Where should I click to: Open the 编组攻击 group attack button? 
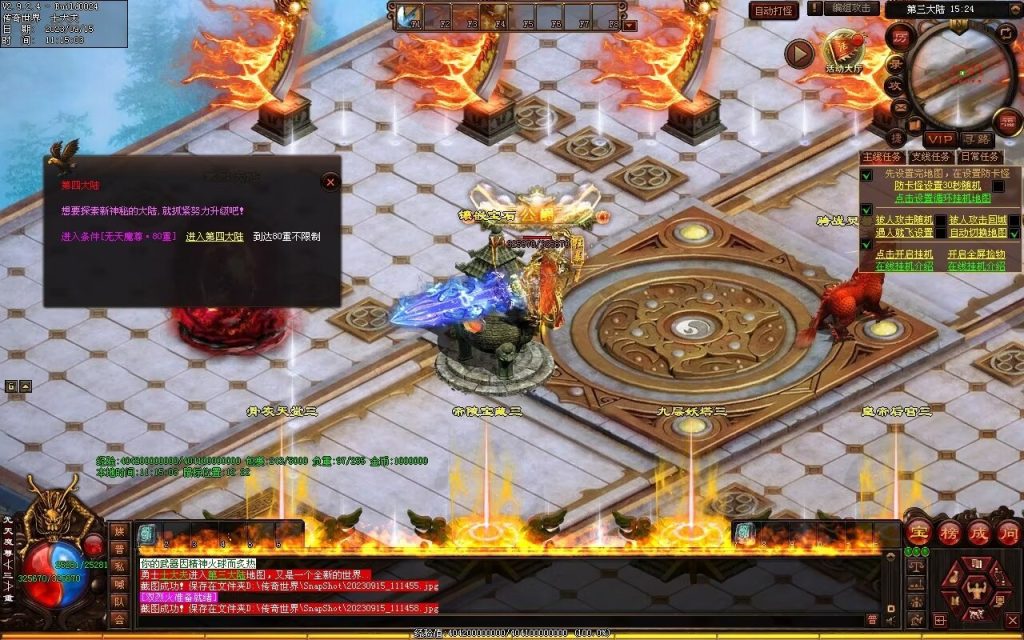pyautogui.click(x=853, y=9)
